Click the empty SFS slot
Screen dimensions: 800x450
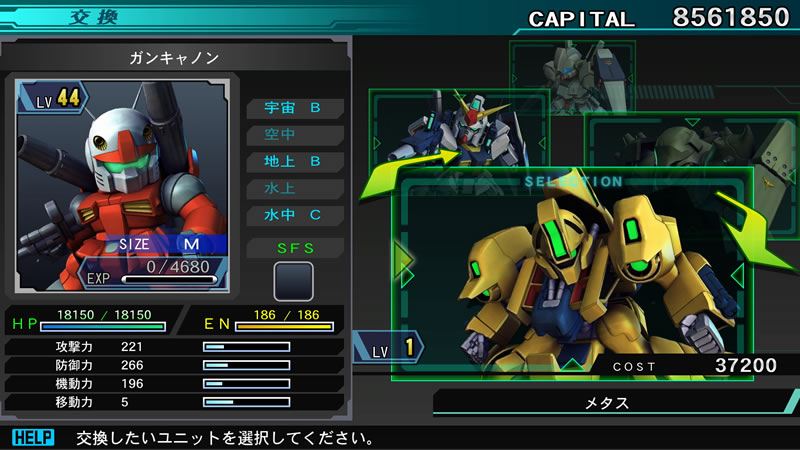[x=294, y=281]
